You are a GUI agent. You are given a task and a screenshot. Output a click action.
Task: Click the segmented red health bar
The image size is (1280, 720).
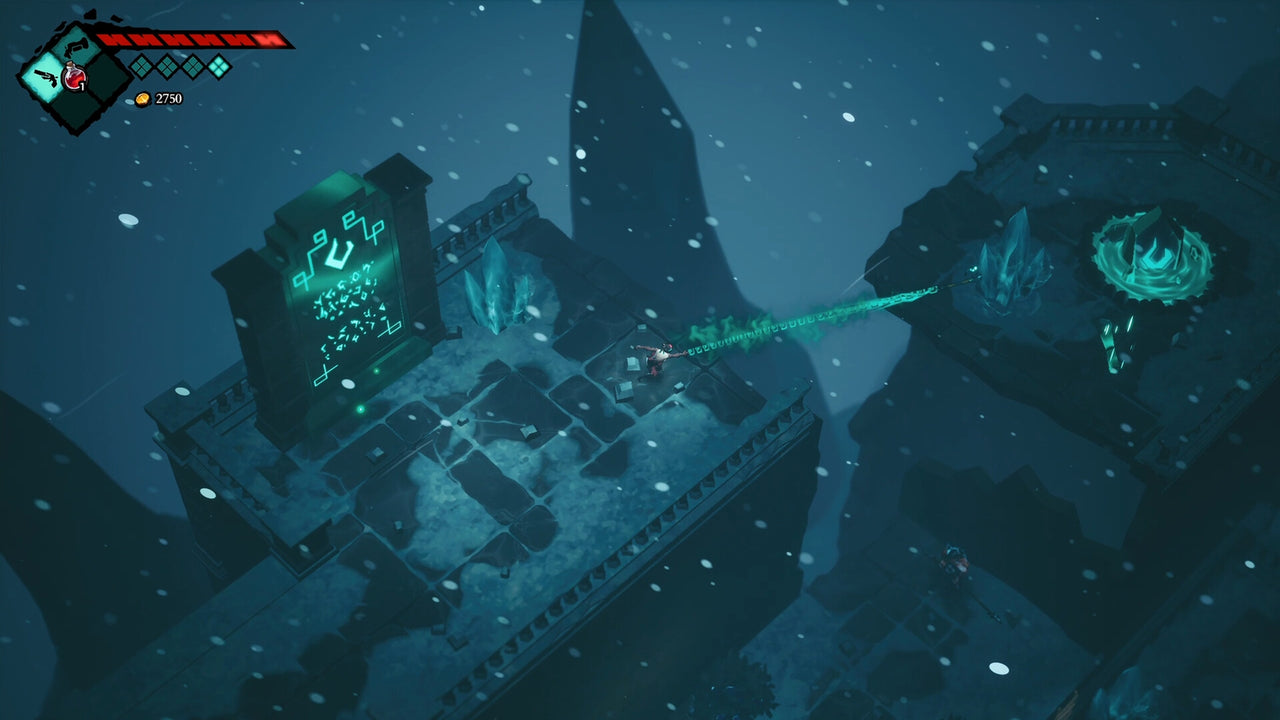pos(195,38)
